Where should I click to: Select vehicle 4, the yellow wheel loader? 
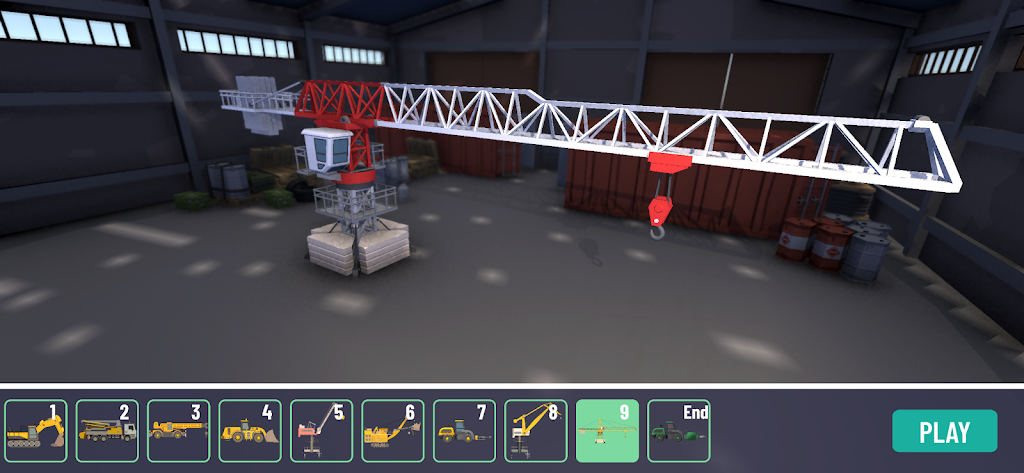[250, 431]
